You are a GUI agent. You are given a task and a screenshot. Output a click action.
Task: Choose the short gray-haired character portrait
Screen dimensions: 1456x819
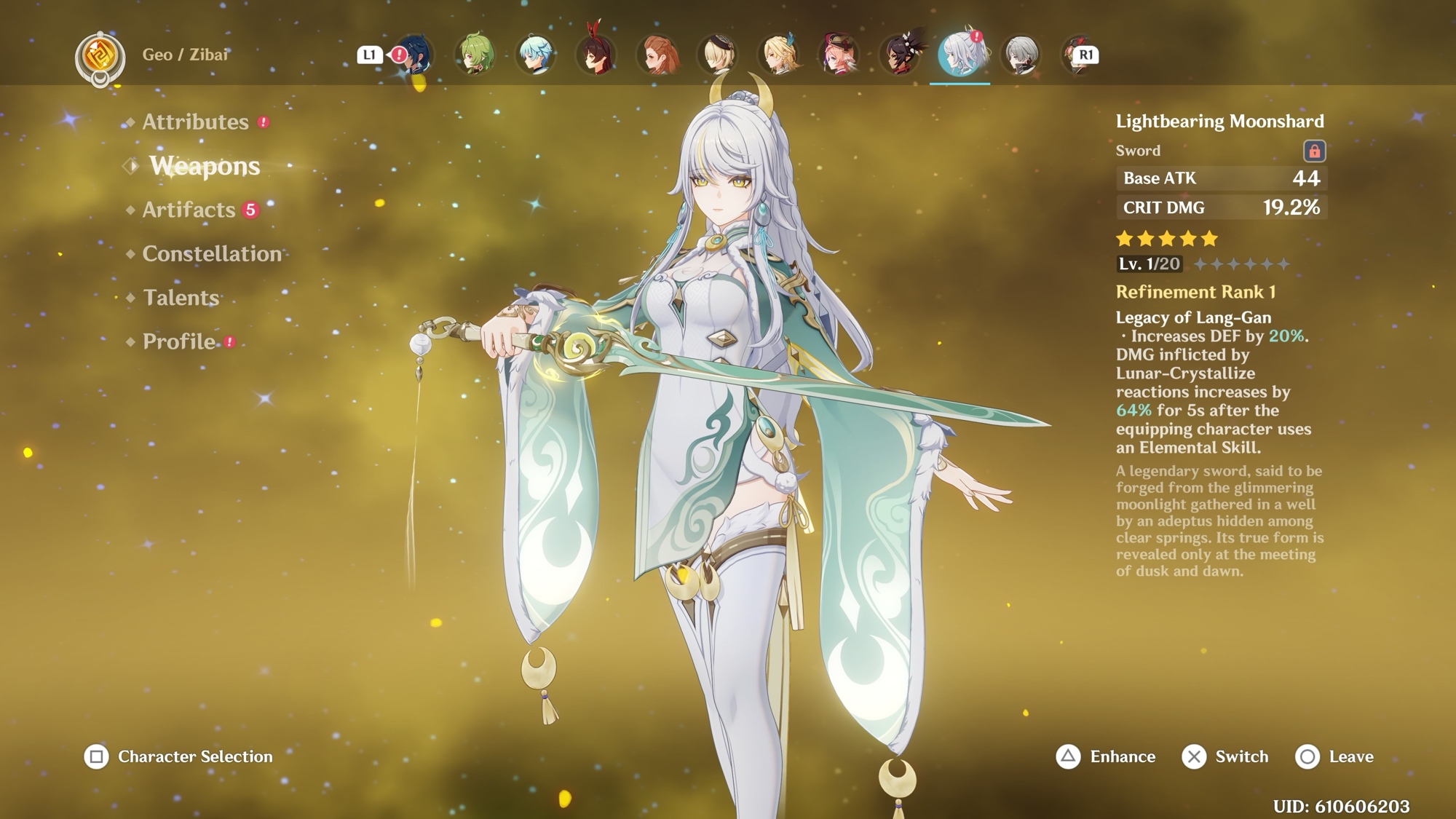(1021, 55)
